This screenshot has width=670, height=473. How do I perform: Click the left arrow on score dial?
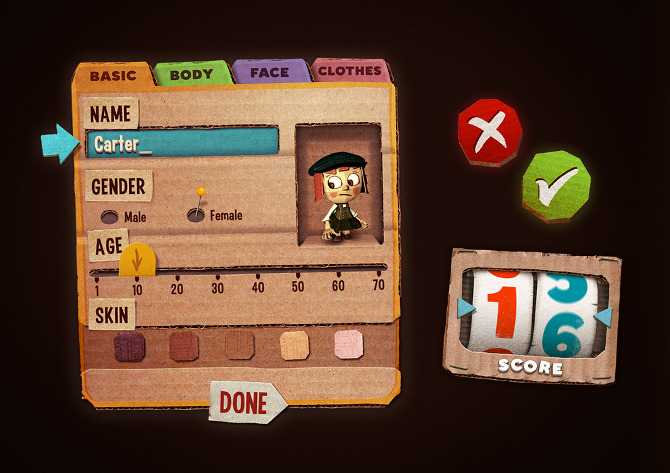coord(465,309)
